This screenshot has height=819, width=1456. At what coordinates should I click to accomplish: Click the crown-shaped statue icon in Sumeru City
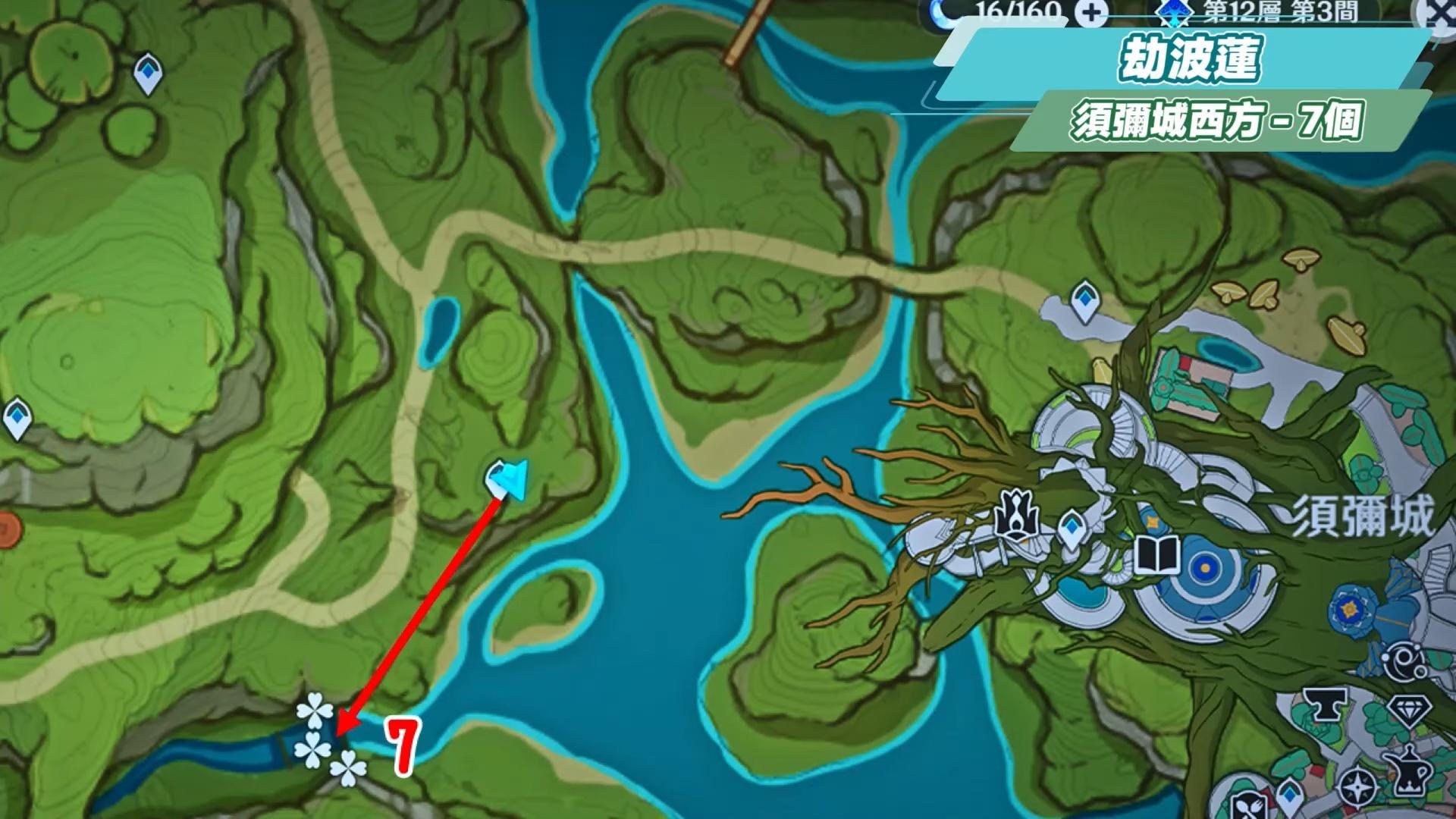coord(1015,516)
